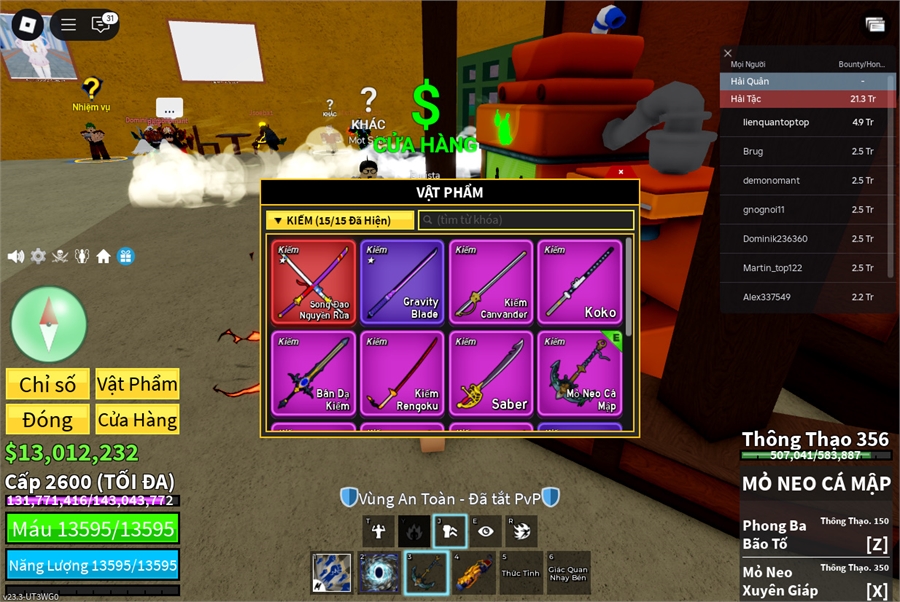Select the Song Đao Nguyền Rủa sword
Screen dimensions: 900x602
click(314, 281)
